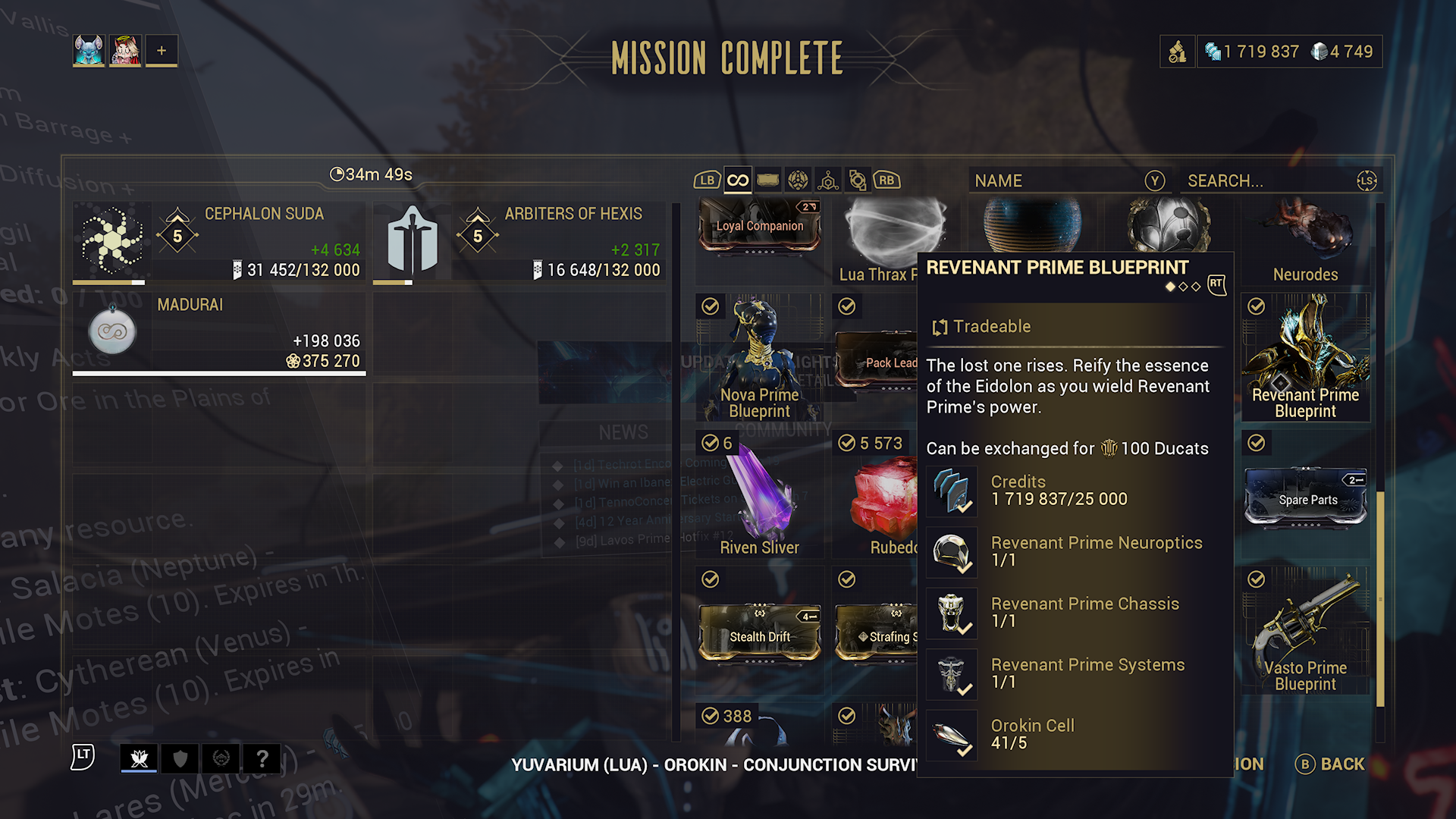Screen dimensions: 1456x819
Task: Go back using the BACK button
Action: pos(1331,764)
